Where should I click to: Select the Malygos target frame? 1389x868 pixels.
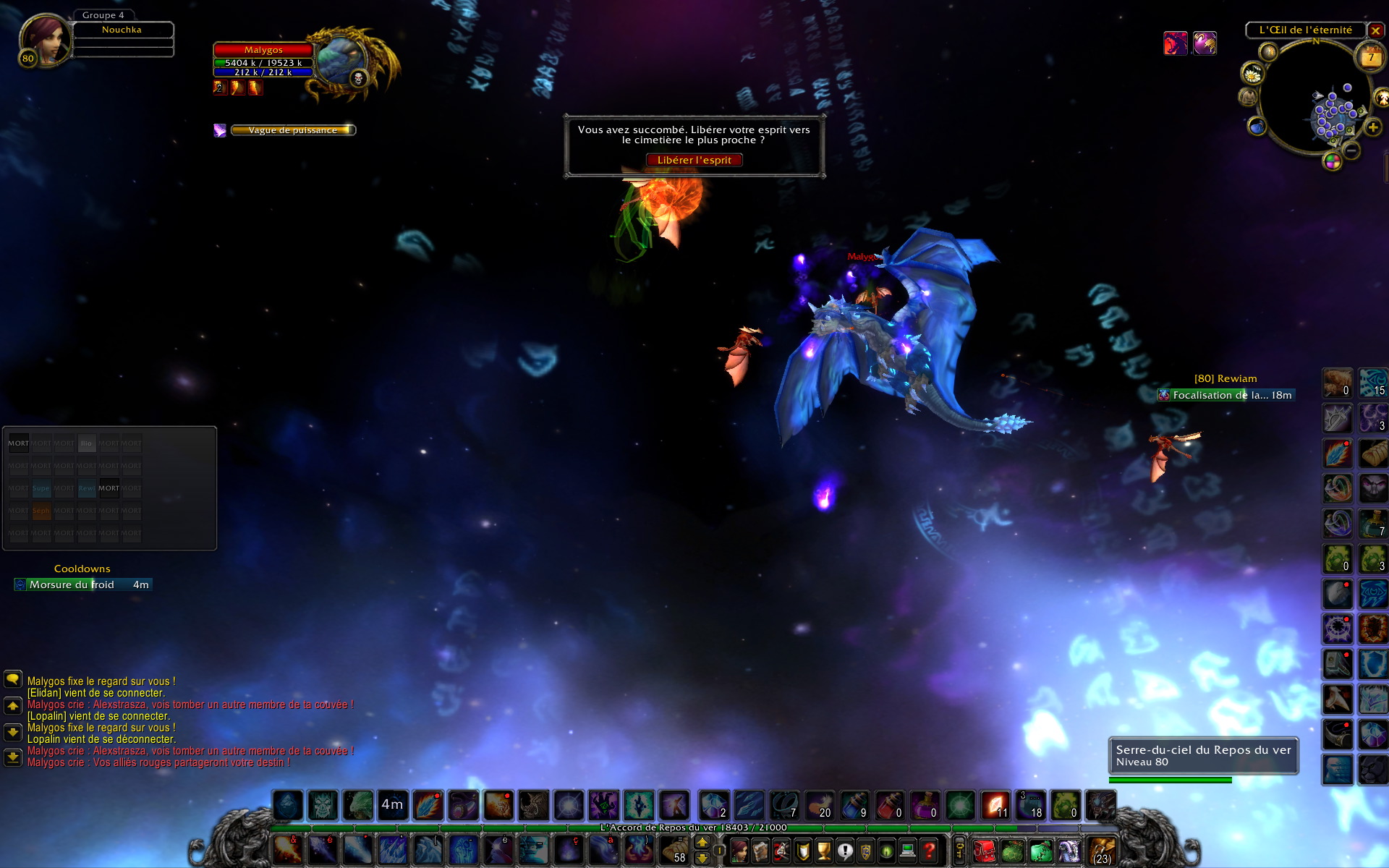(263, 50)
